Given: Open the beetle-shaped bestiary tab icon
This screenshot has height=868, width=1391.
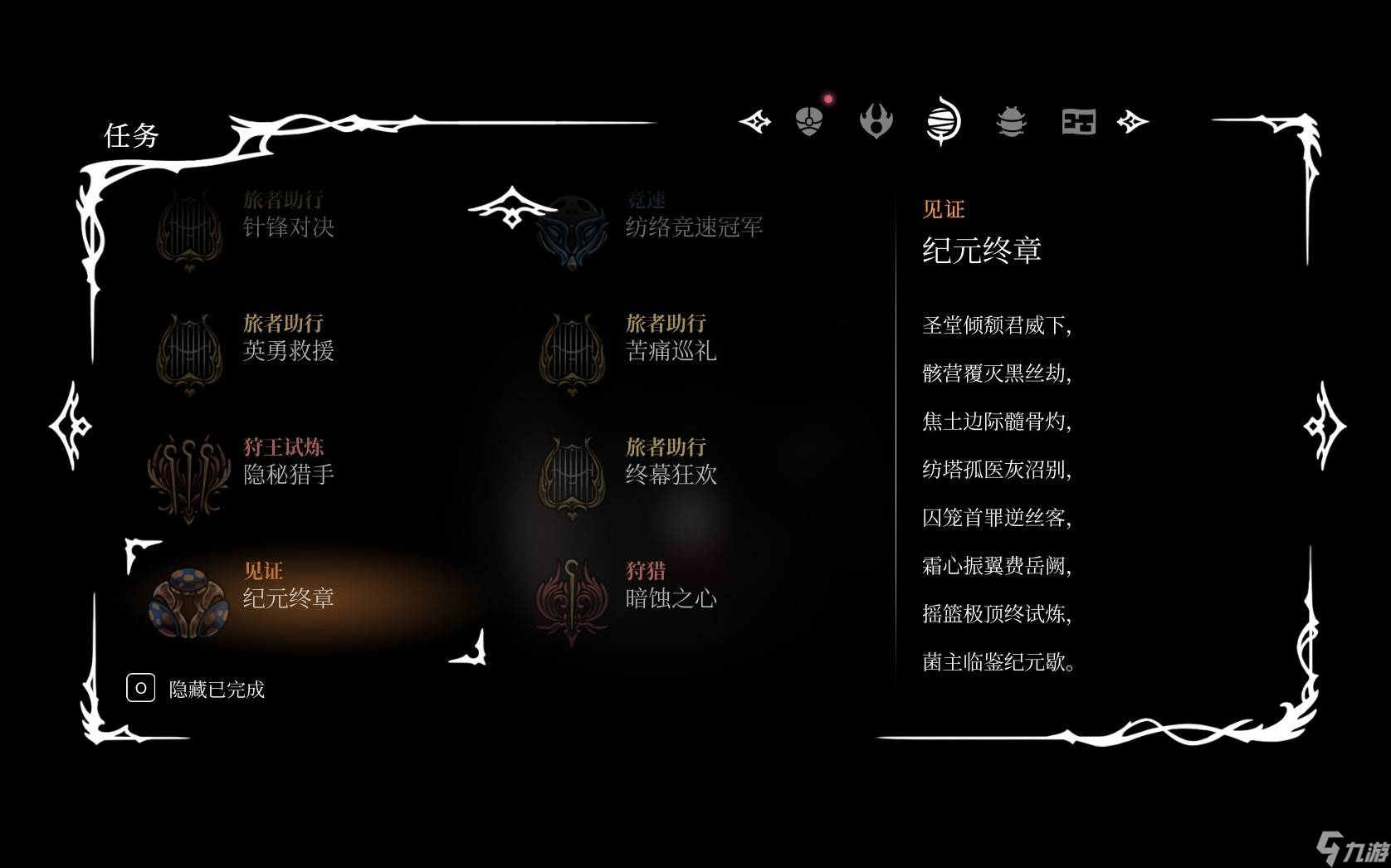Looking at the screenshot, I should tap(1010, 121).
